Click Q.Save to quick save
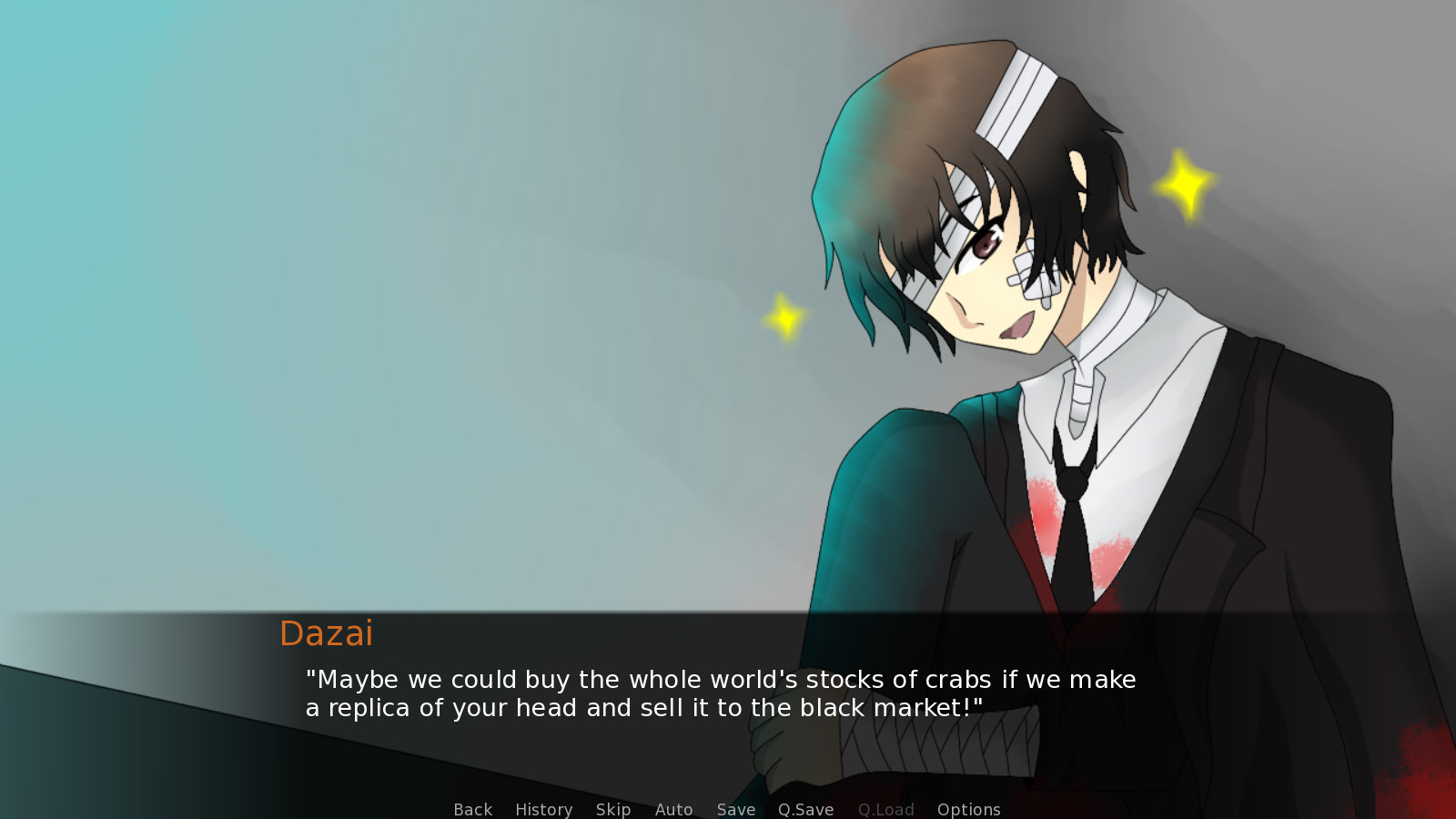The width and height of the screenshot is (1456, 819). tap(805, 809)
